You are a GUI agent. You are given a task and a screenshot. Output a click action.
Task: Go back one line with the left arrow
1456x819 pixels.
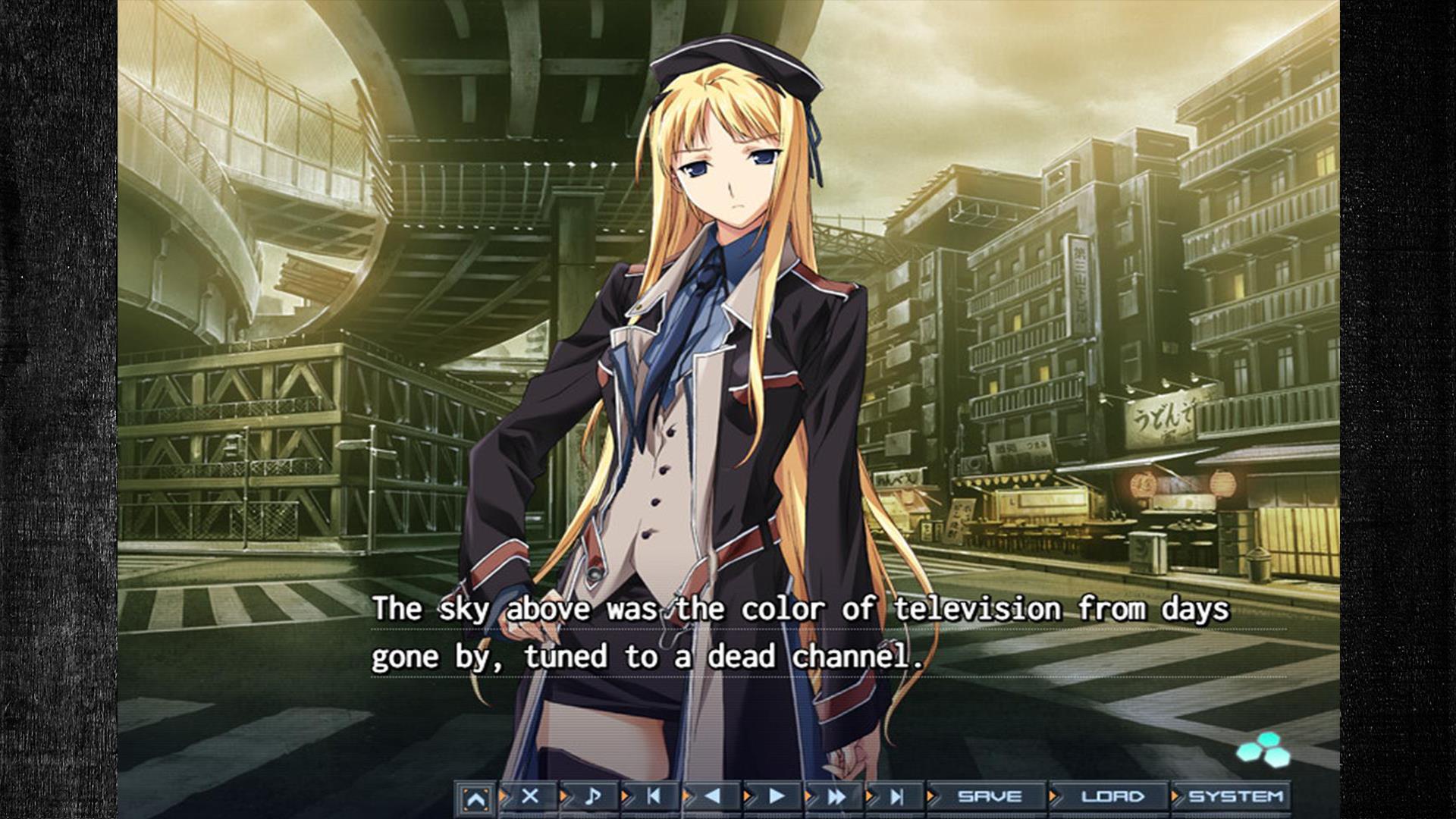(x=713, y=796)
